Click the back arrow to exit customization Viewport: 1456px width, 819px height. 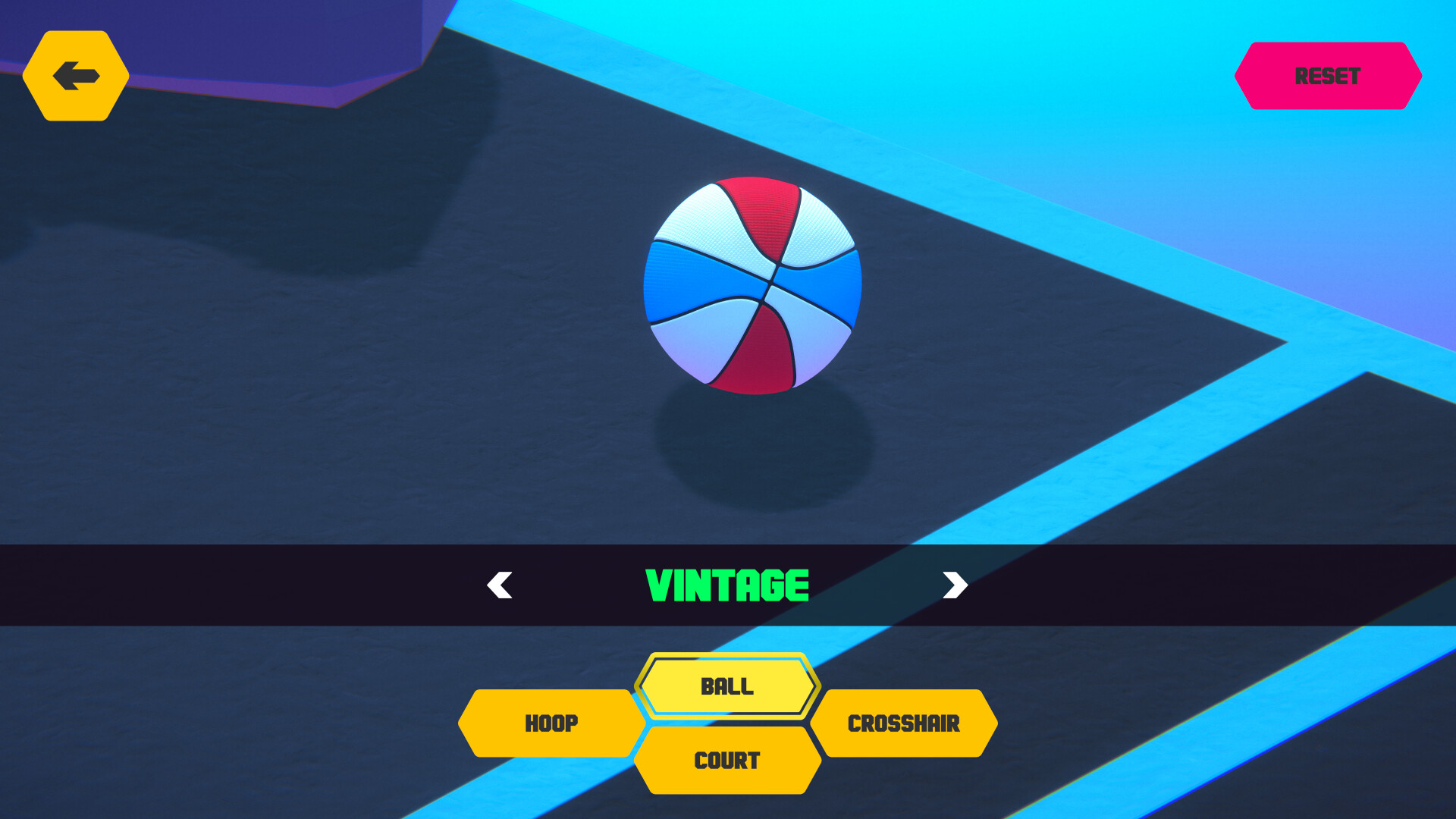click(x=76, y=75)
